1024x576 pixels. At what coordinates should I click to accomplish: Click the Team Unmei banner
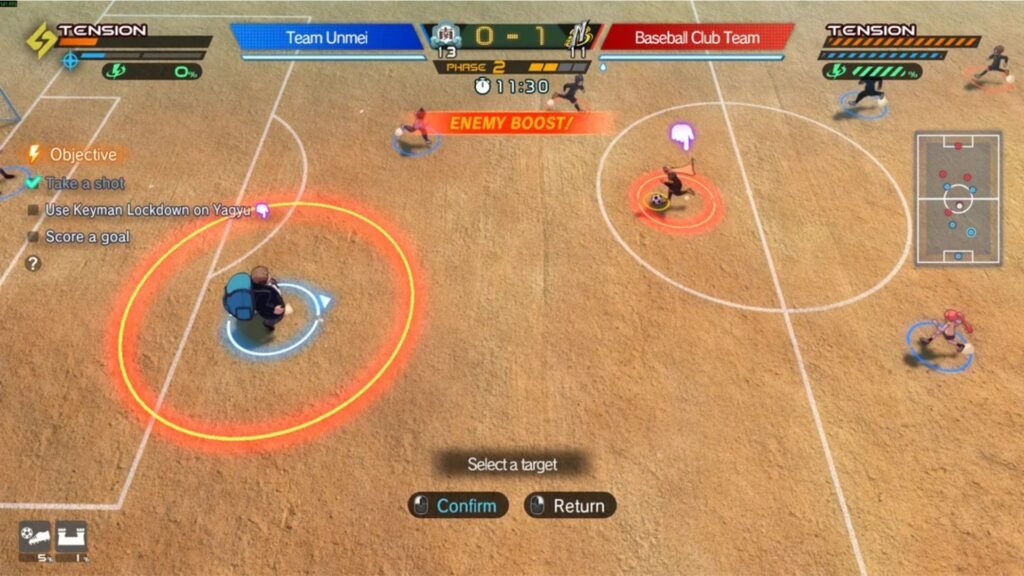[x=327, y=38]
